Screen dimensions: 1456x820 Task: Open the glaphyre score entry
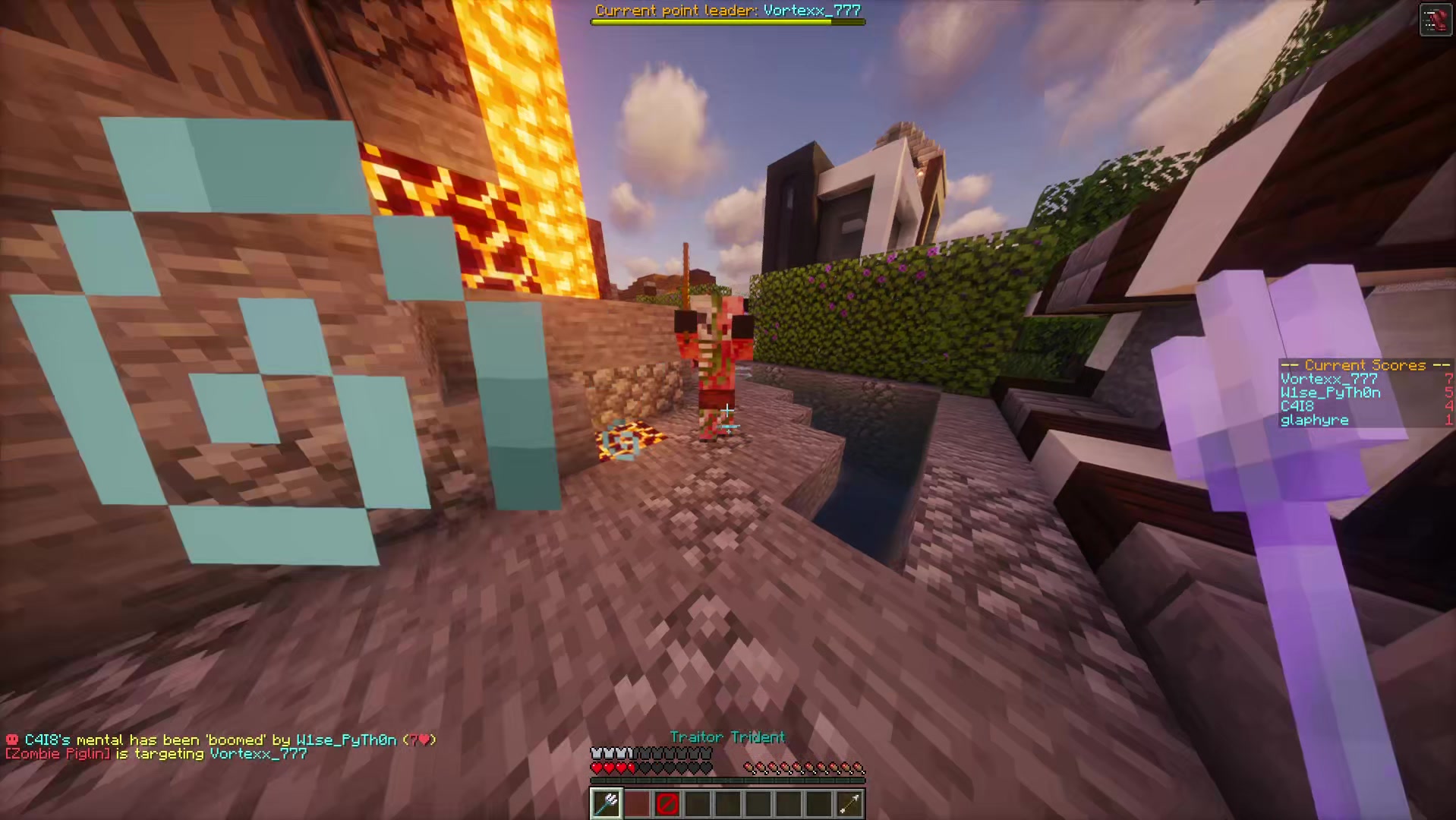[x=1313, y=420]
